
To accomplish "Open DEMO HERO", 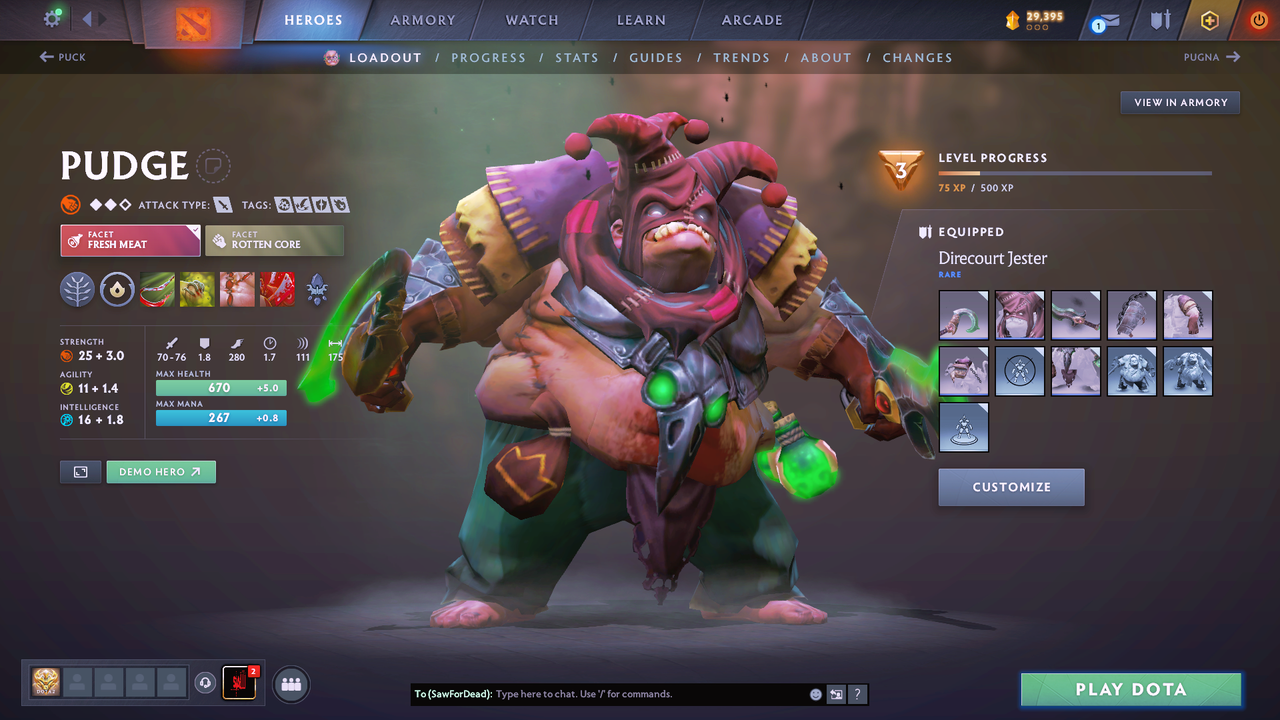I will (x=160, y=471).
